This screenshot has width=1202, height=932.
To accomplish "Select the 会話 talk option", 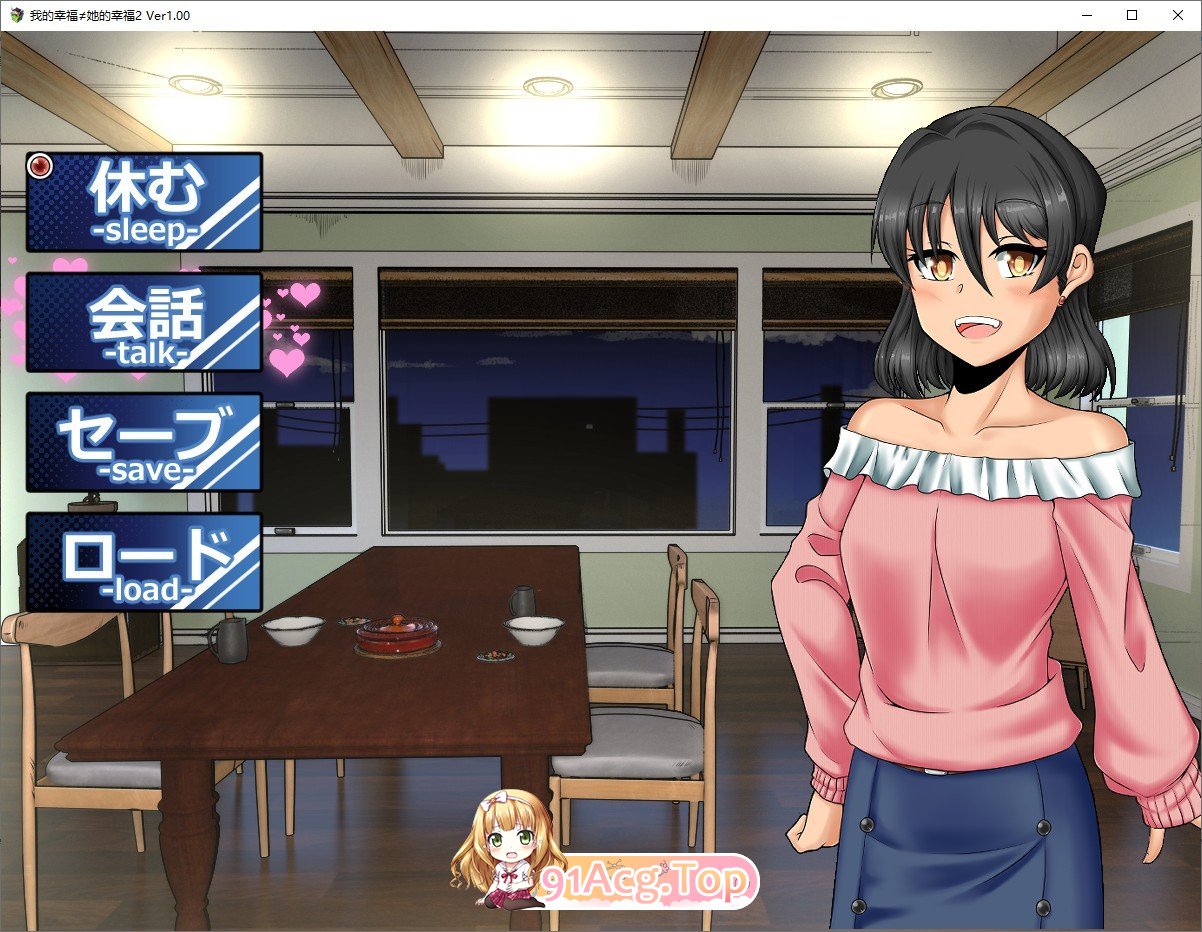I will 144,322.
